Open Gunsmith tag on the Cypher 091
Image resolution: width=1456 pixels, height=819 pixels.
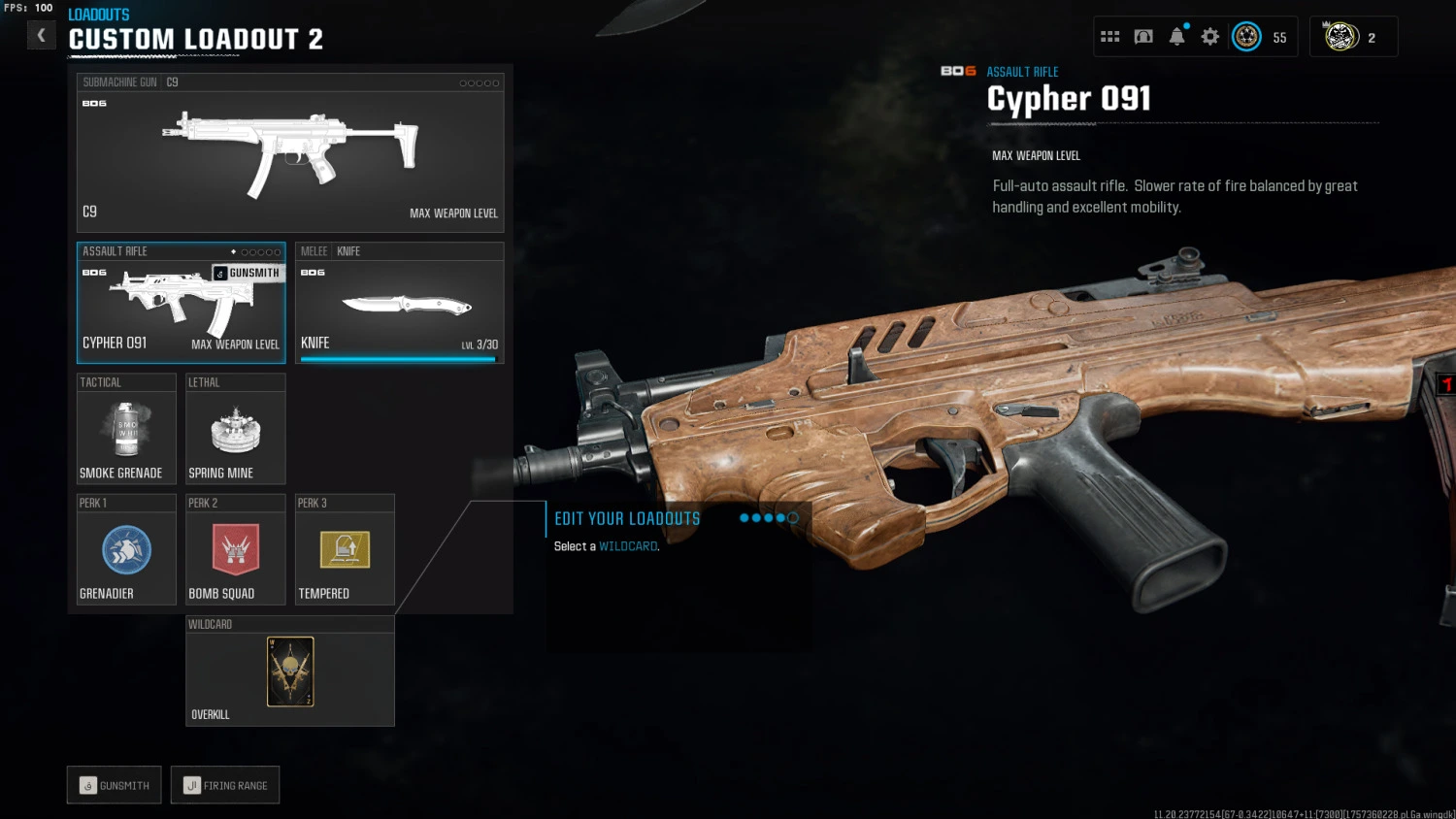tap(248, 273)
